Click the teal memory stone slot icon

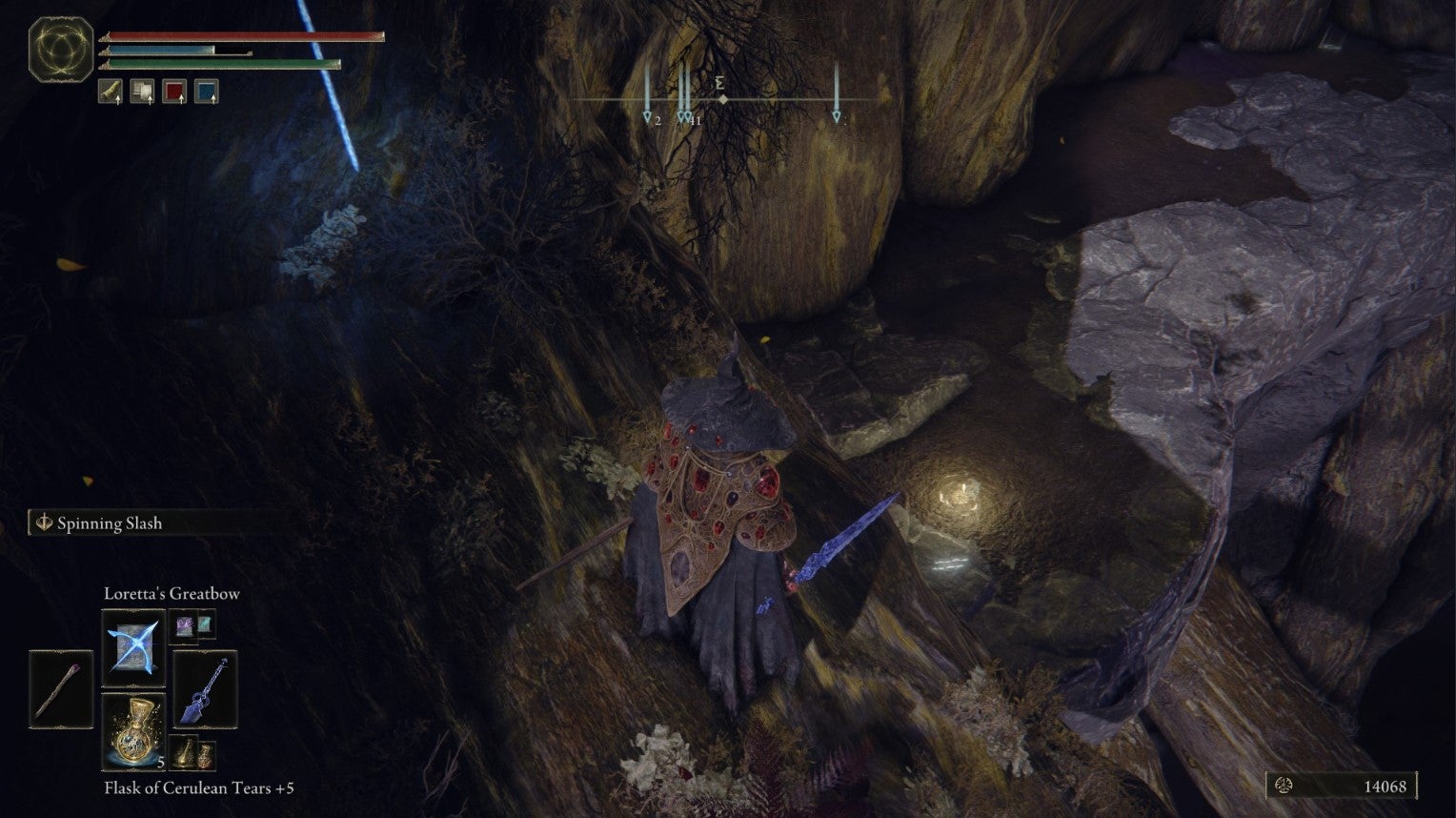[205, 624]
